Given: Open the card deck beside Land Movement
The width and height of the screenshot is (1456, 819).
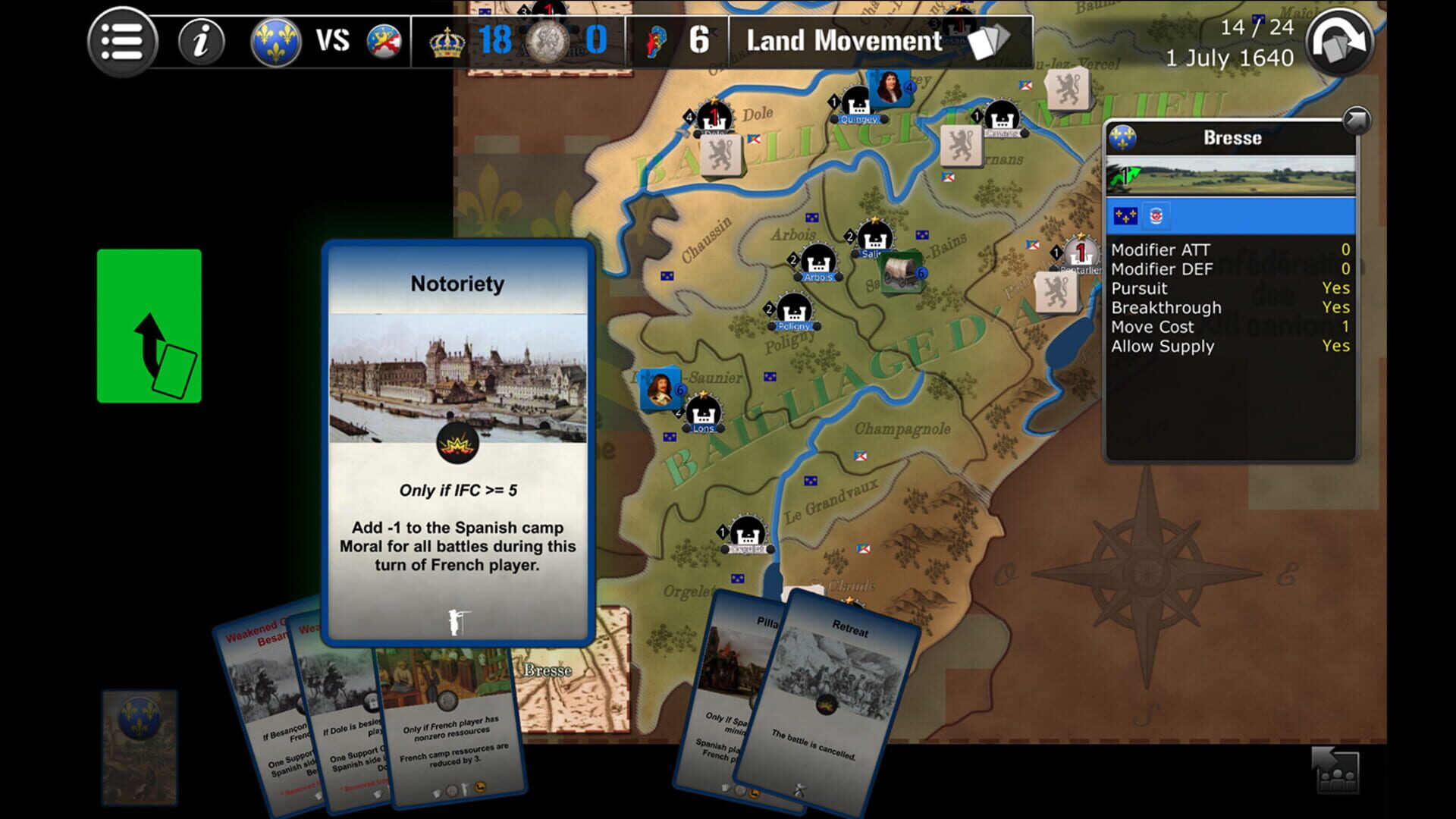Looking at the screenshot, I should click(988, 42).
